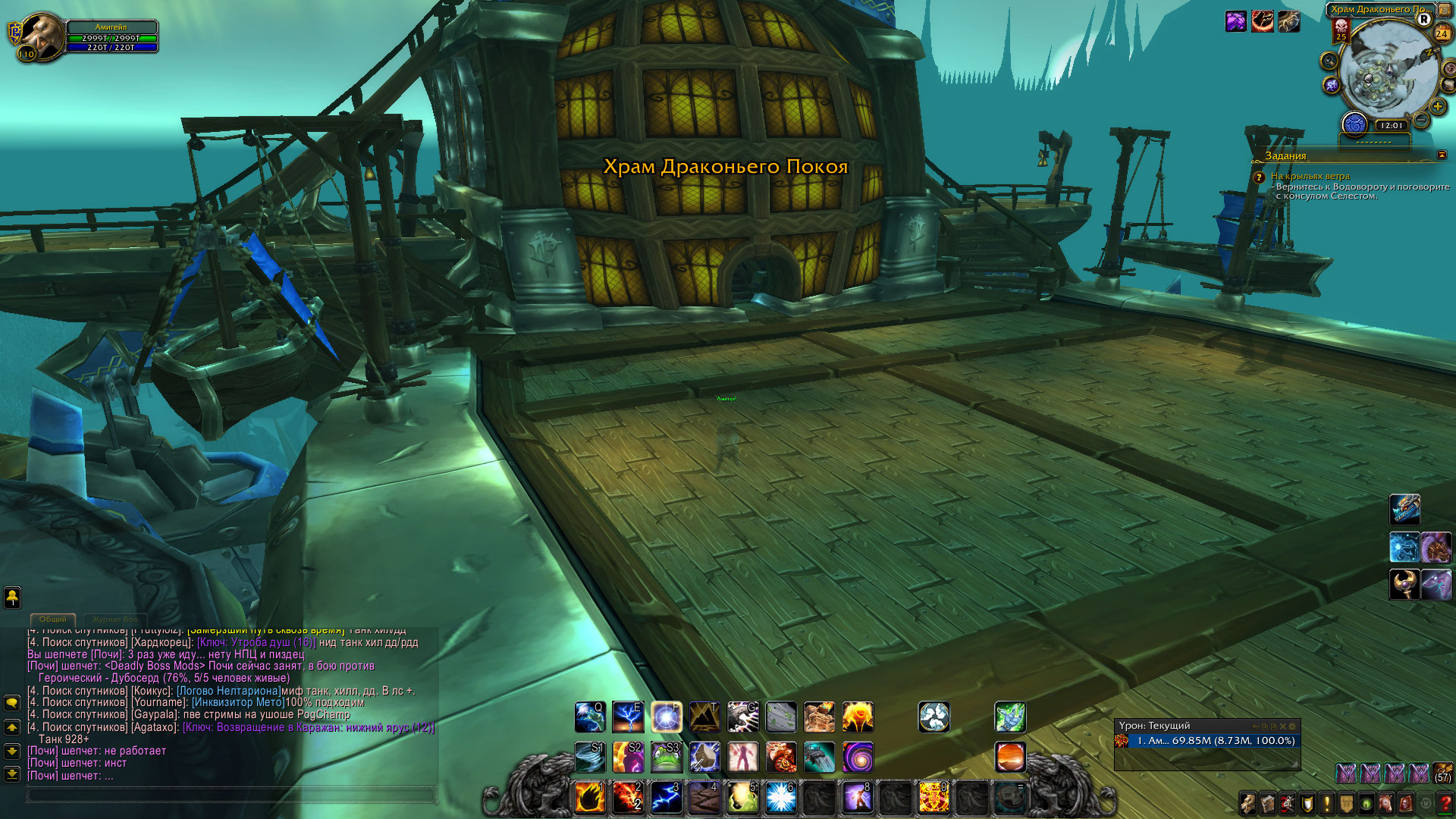Open the mounts collection horse icon
This screenshot has height=819, width=1456.
click(x=1386, y=803)
